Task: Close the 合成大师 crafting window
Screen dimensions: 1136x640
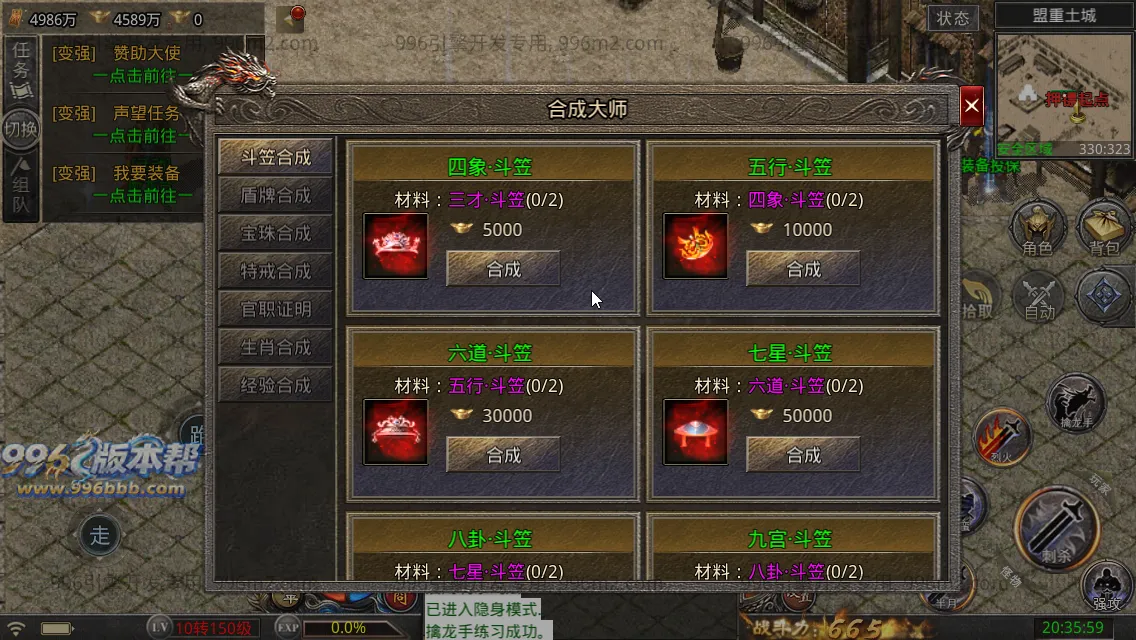Action: (x=971, y=106)
